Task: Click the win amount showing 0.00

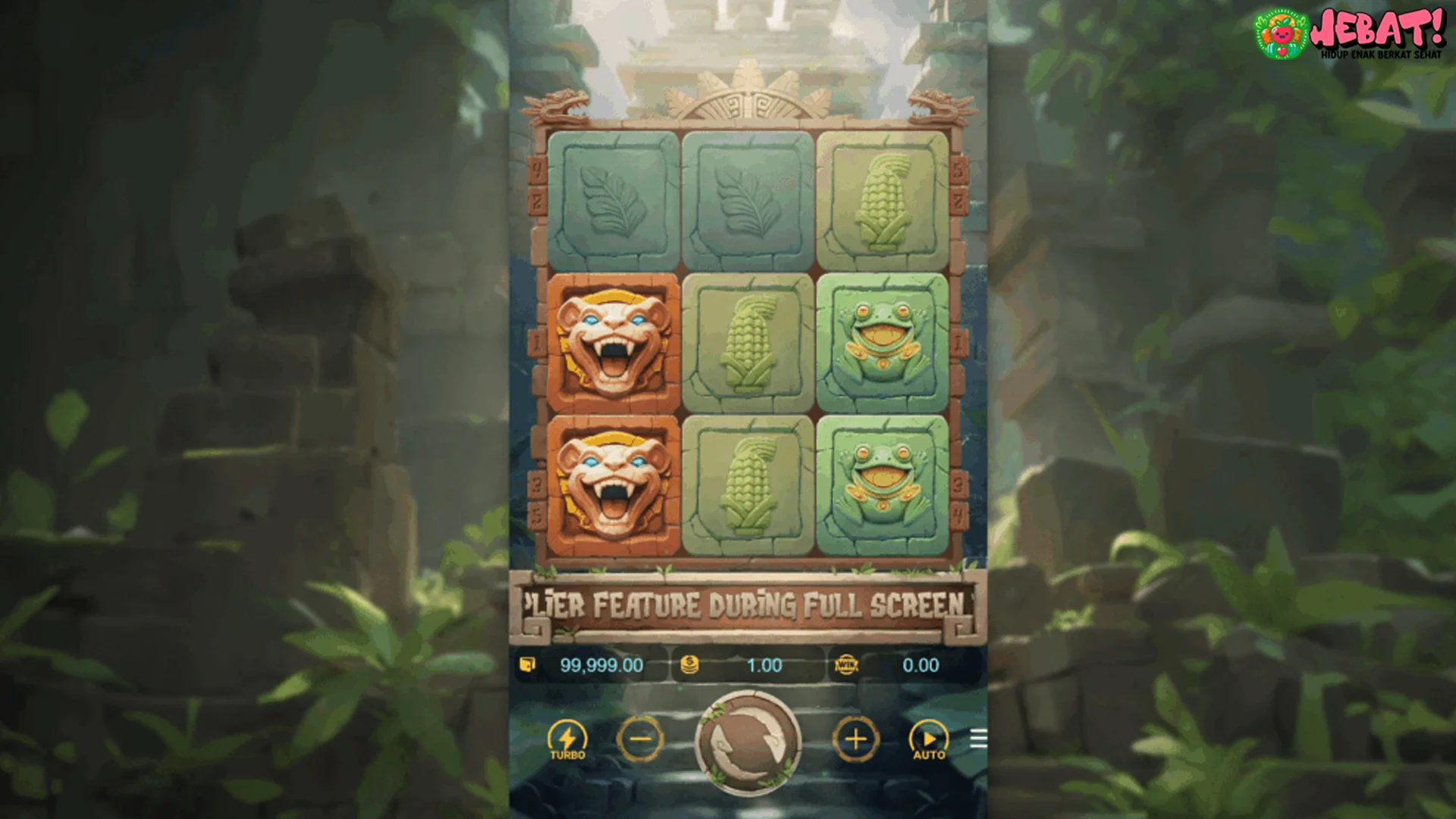Action: [921, 666]
